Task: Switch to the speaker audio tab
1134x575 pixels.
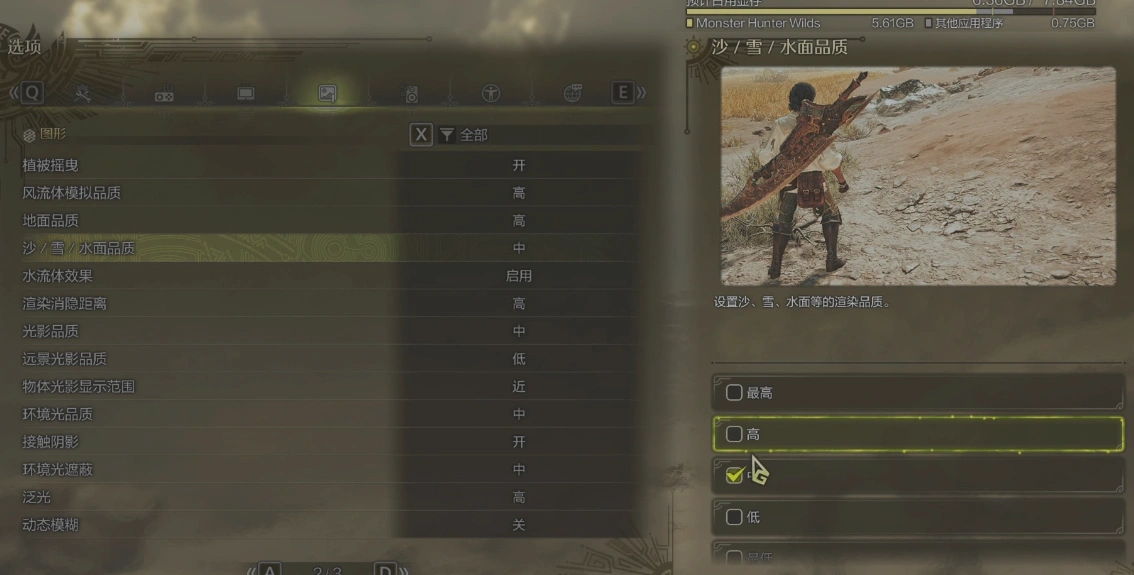Action: coord(411,95)
